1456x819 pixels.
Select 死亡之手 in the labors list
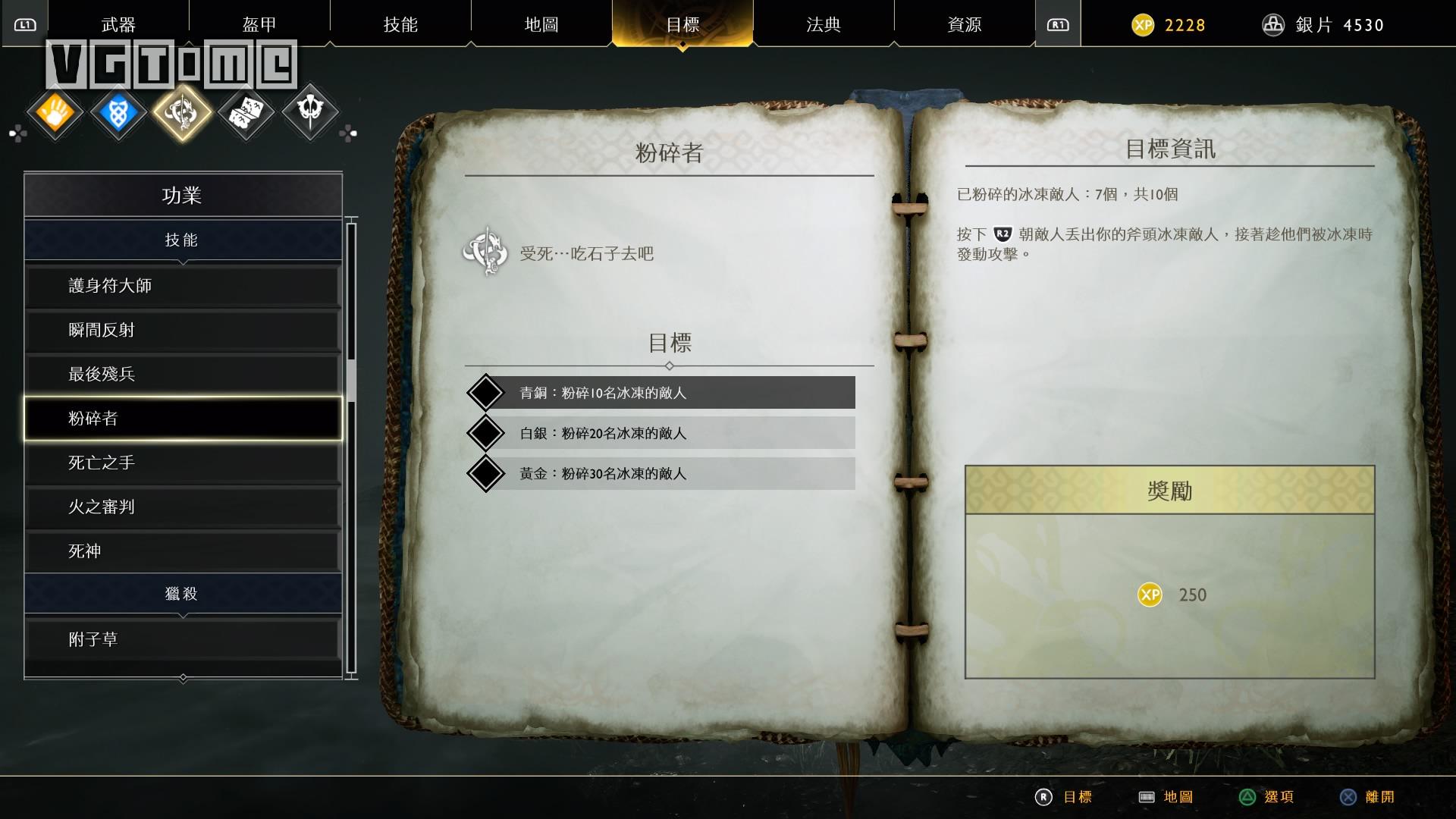coord(182,463)
